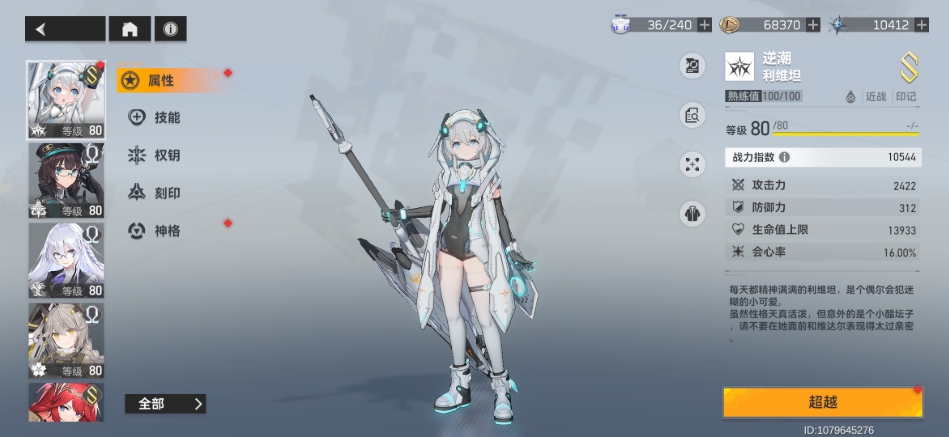Open the 技能 skills tab
This screenshot has height=437, width=949.
point(158,118)
